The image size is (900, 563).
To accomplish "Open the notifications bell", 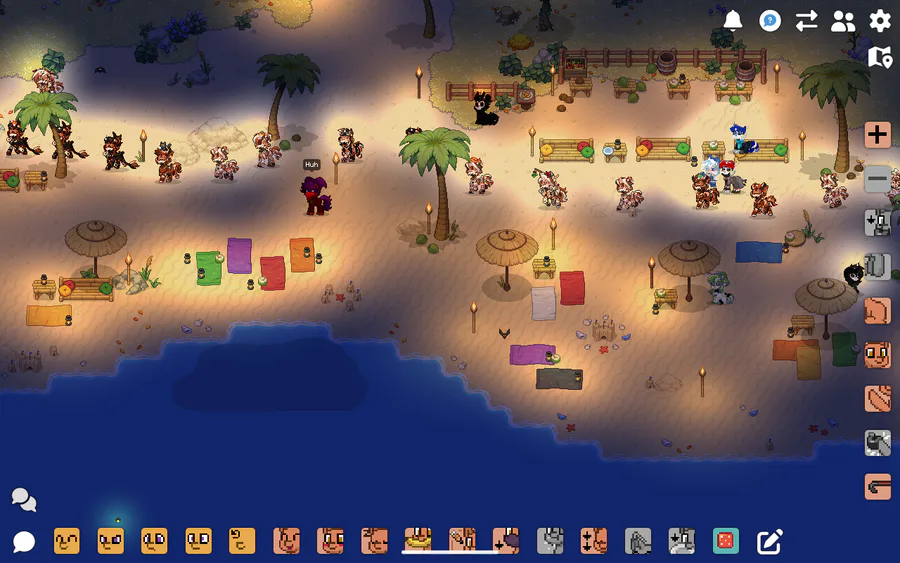I will (733, 21).
